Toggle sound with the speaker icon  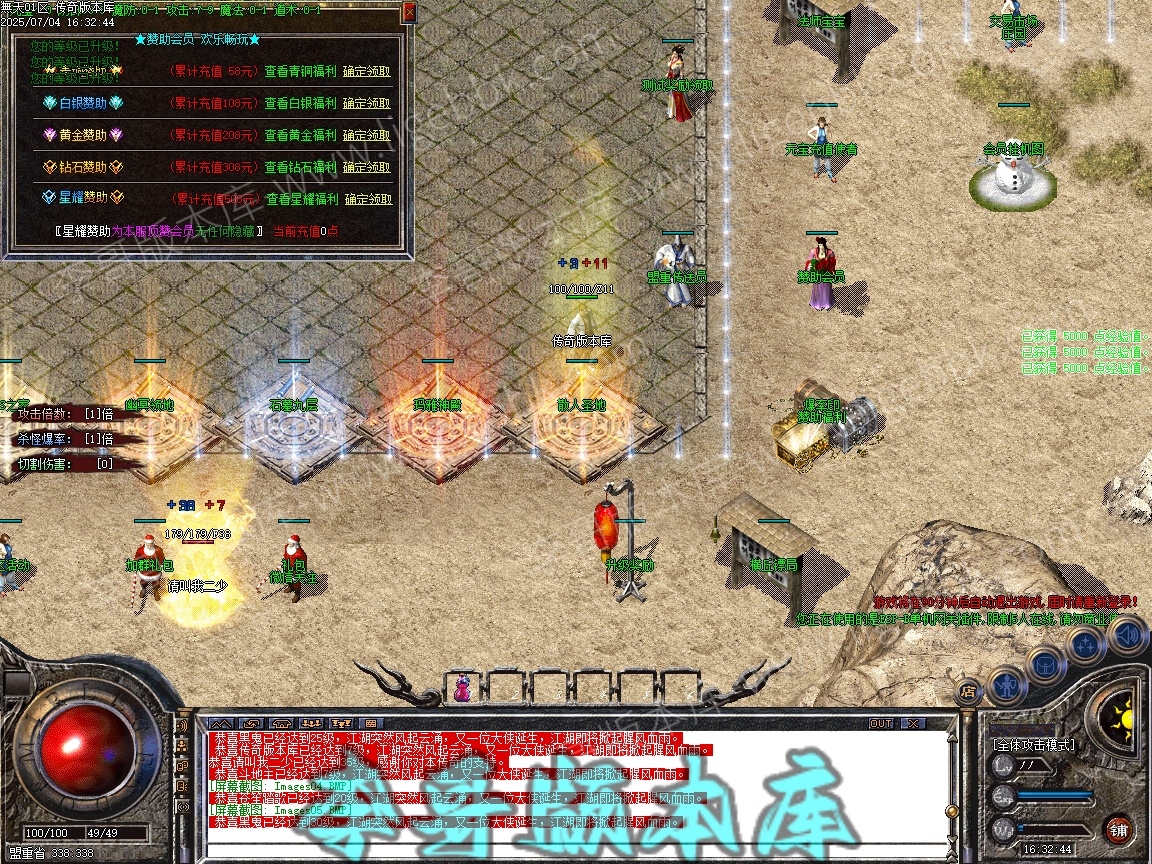click(x=1127, y=634)
